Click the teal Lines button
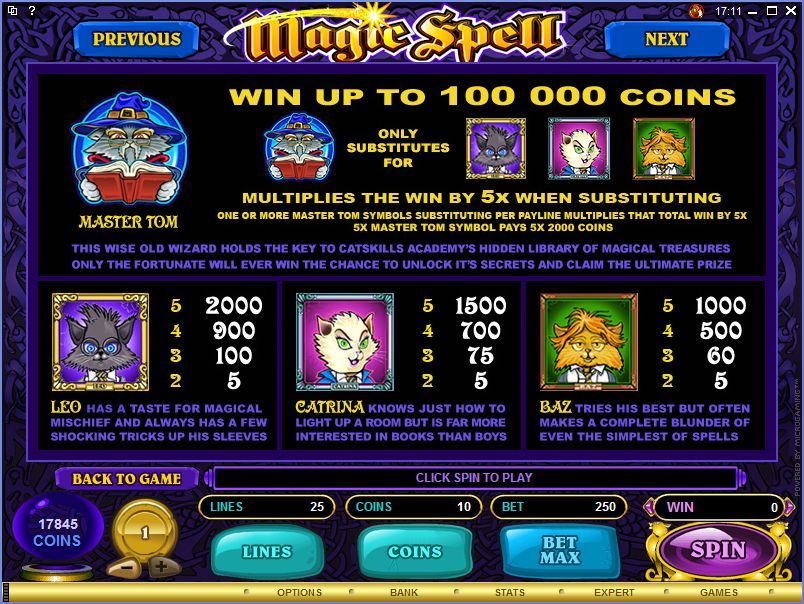This screenshot has height=604, width=804. click(x=266, y=551)
